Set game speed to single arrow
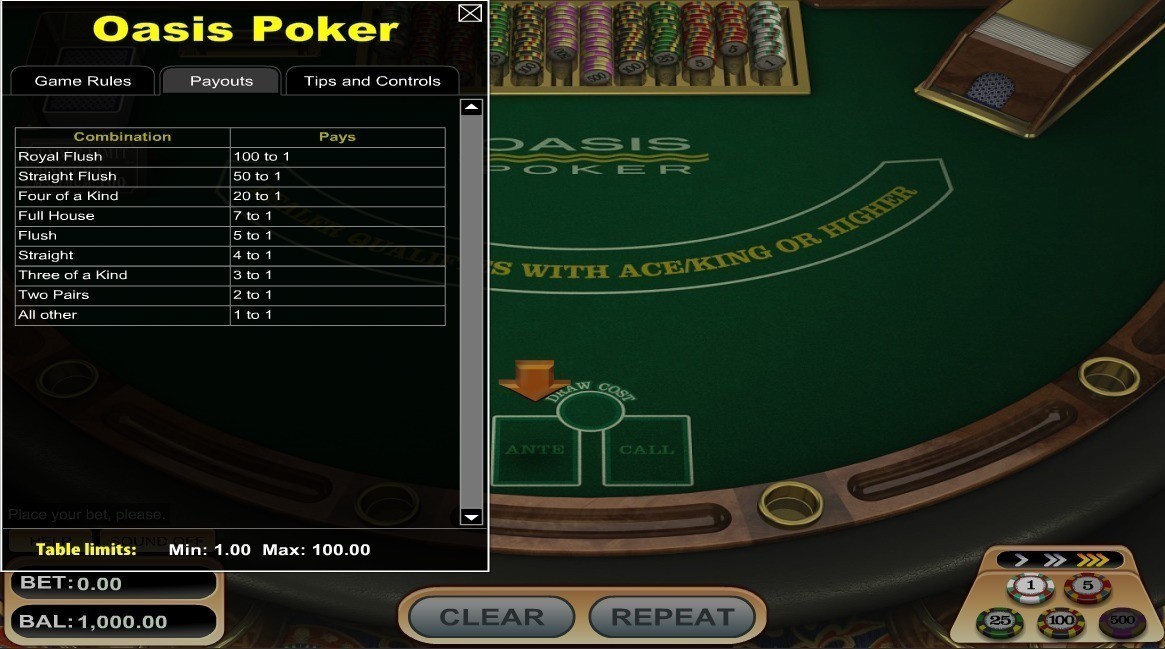This screenshot has width=1165, height=649. click(1021, 560)
